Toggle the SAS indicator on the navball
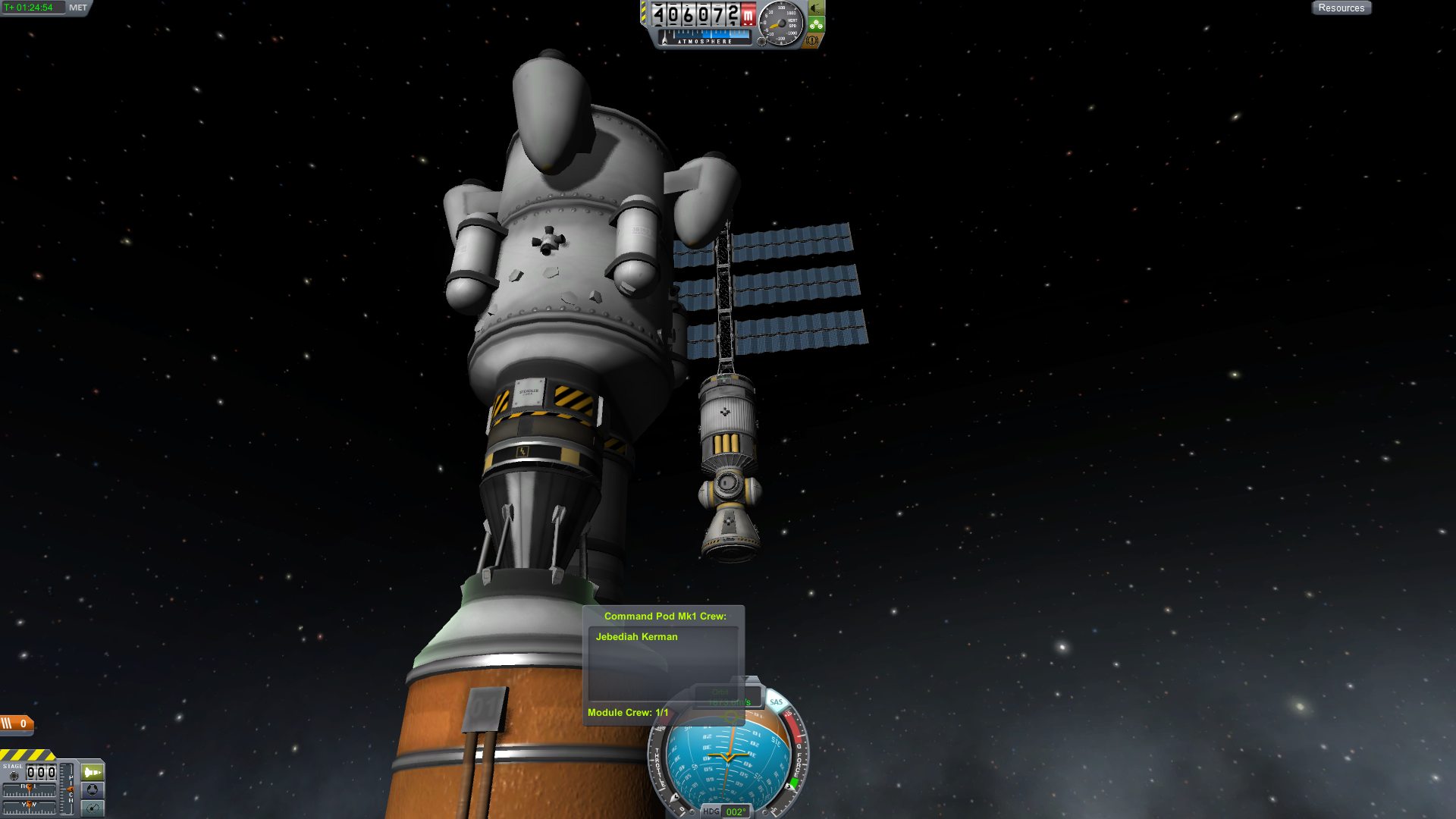Screen dimensions: 1456x819 click(776, 702)
